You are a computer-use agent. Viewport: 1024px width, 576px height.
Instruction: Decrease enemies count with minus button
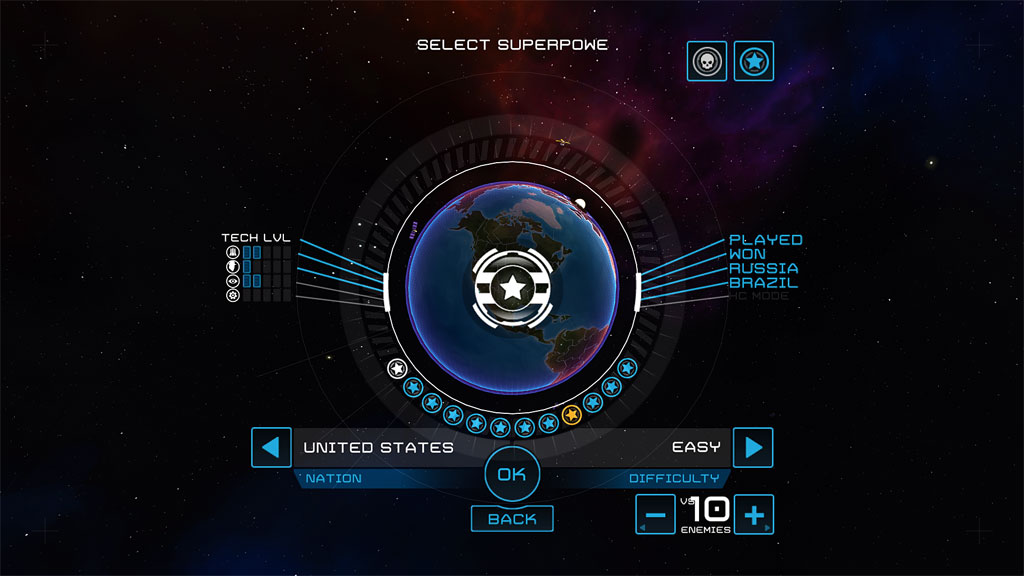click(x=655, y=515)
